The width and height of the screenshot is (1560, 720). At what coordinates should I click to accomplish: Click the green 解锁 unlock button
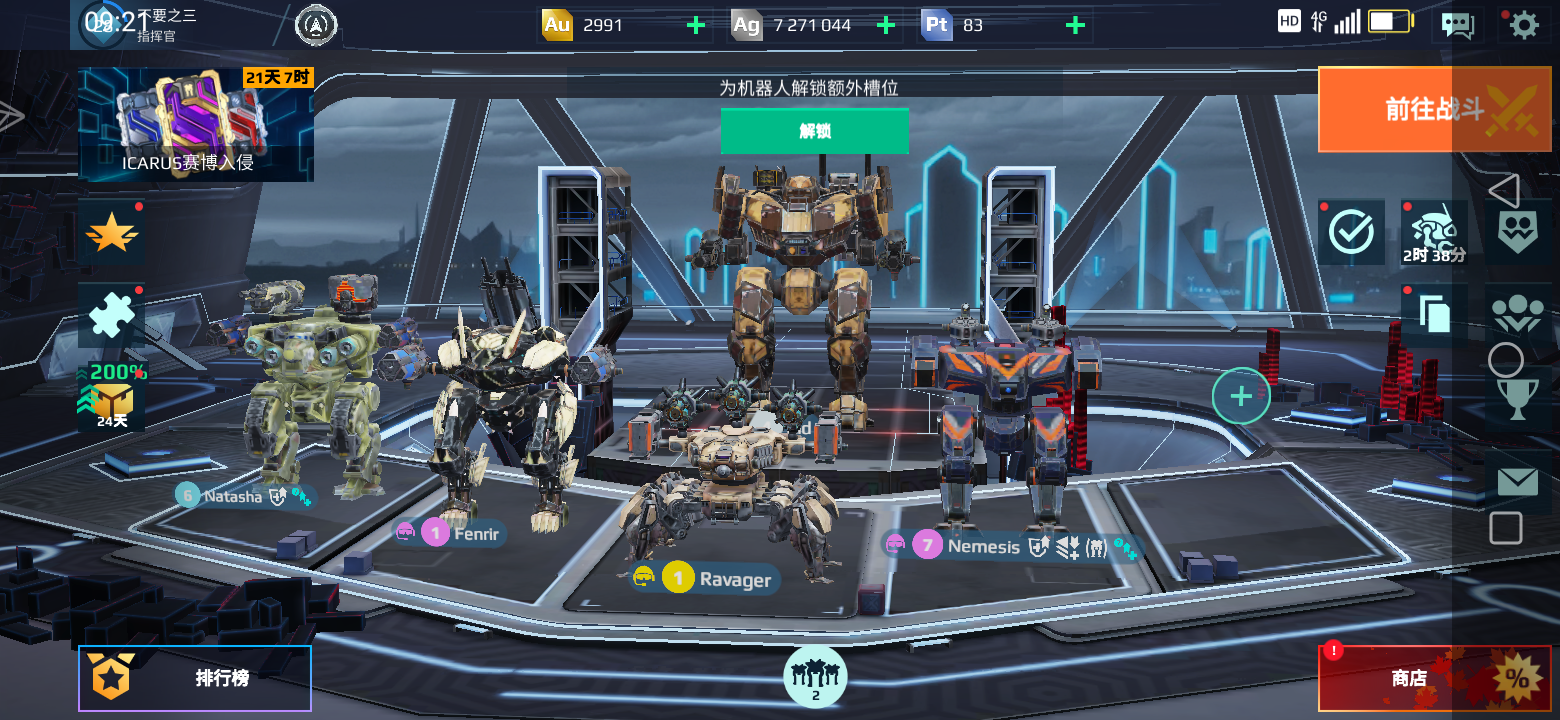pyautogui.click(x=814, y=131)
